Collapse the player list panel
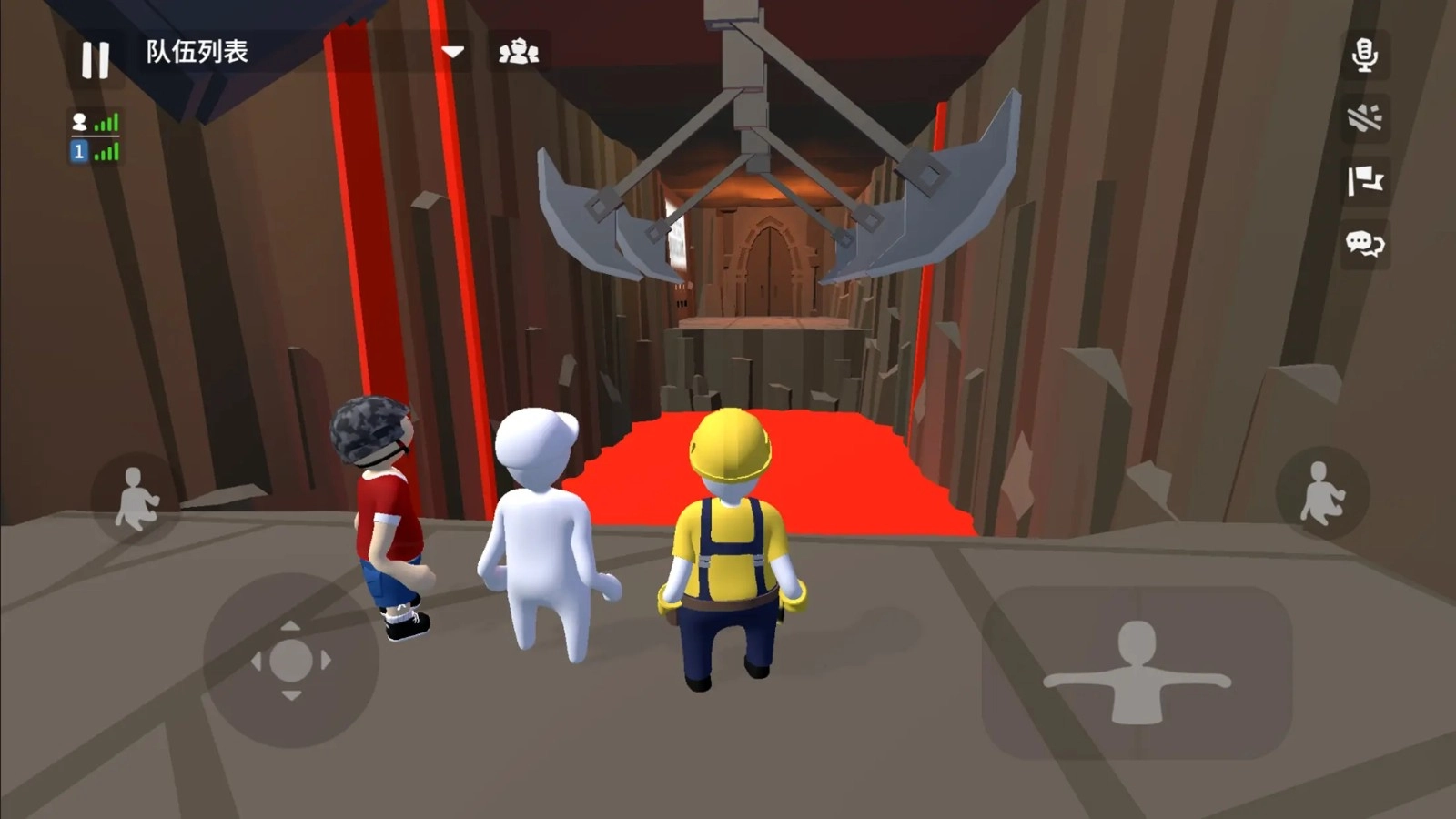The height and width of the screenshot is (819, 1456). click(x=452, y=53)
